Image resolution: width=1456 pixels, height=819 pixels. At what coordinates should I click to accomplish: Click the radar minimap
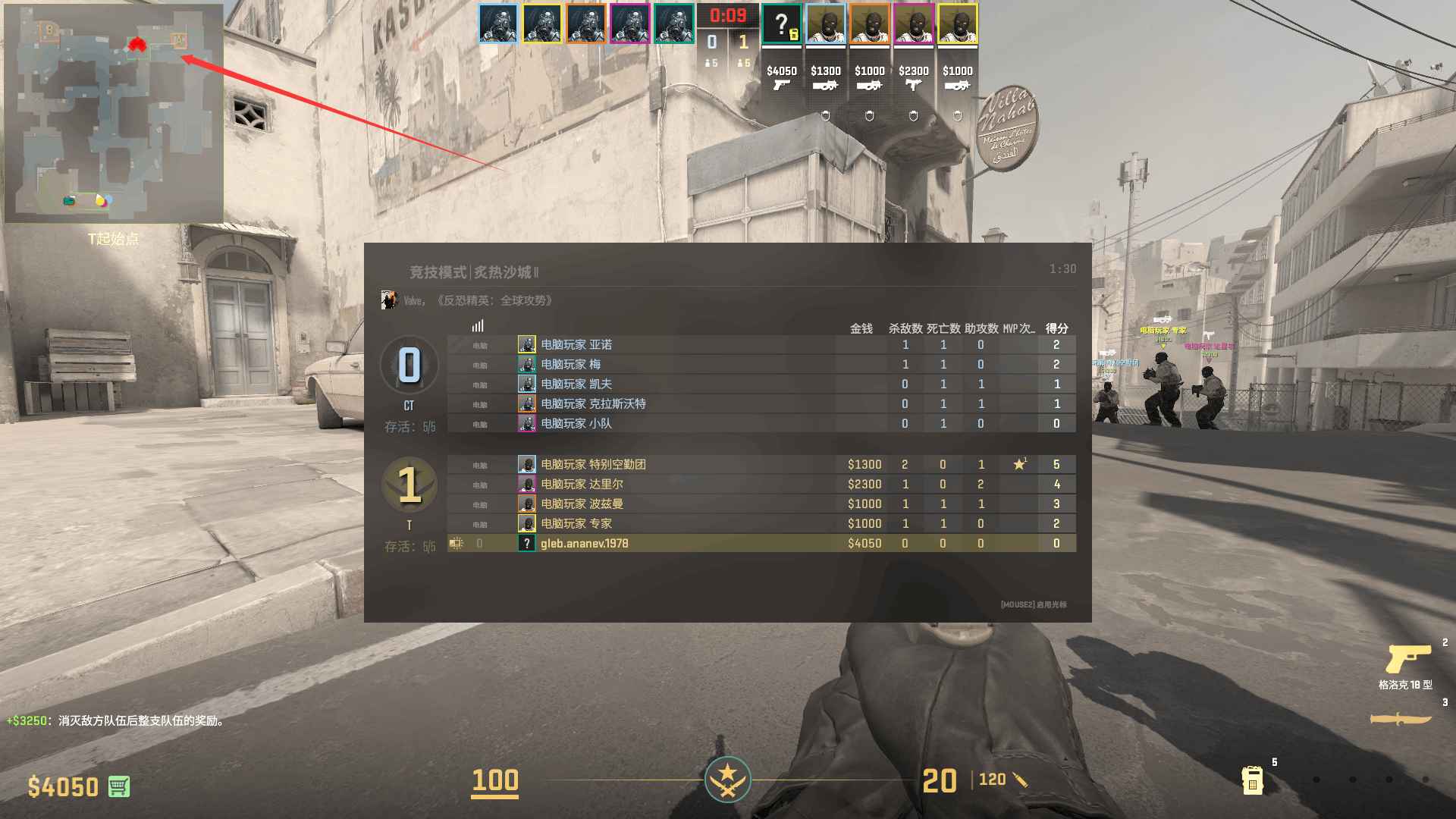(x=114, y=114)
